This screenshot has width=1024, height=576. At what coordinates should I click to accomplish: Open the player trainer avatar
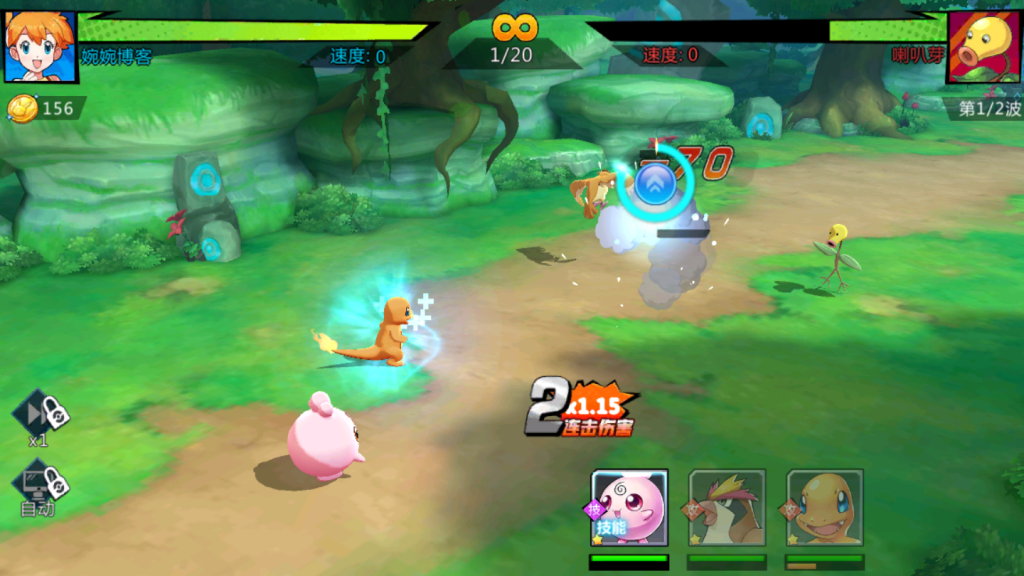coord(40,46)
